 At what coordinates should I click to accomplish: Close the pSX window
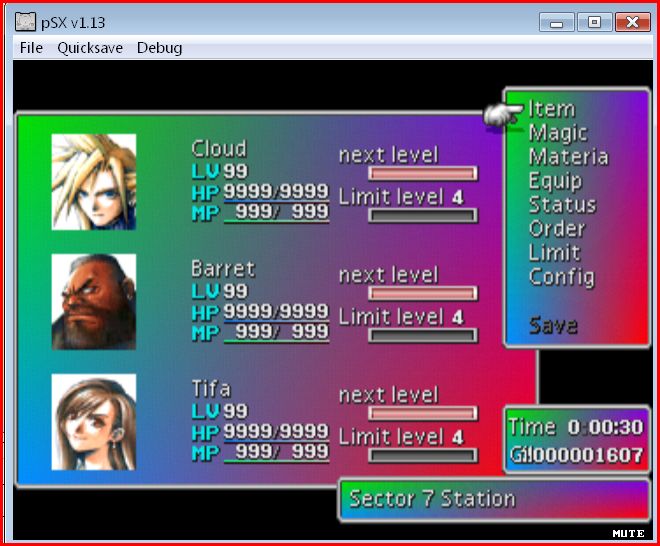[632, 21]
